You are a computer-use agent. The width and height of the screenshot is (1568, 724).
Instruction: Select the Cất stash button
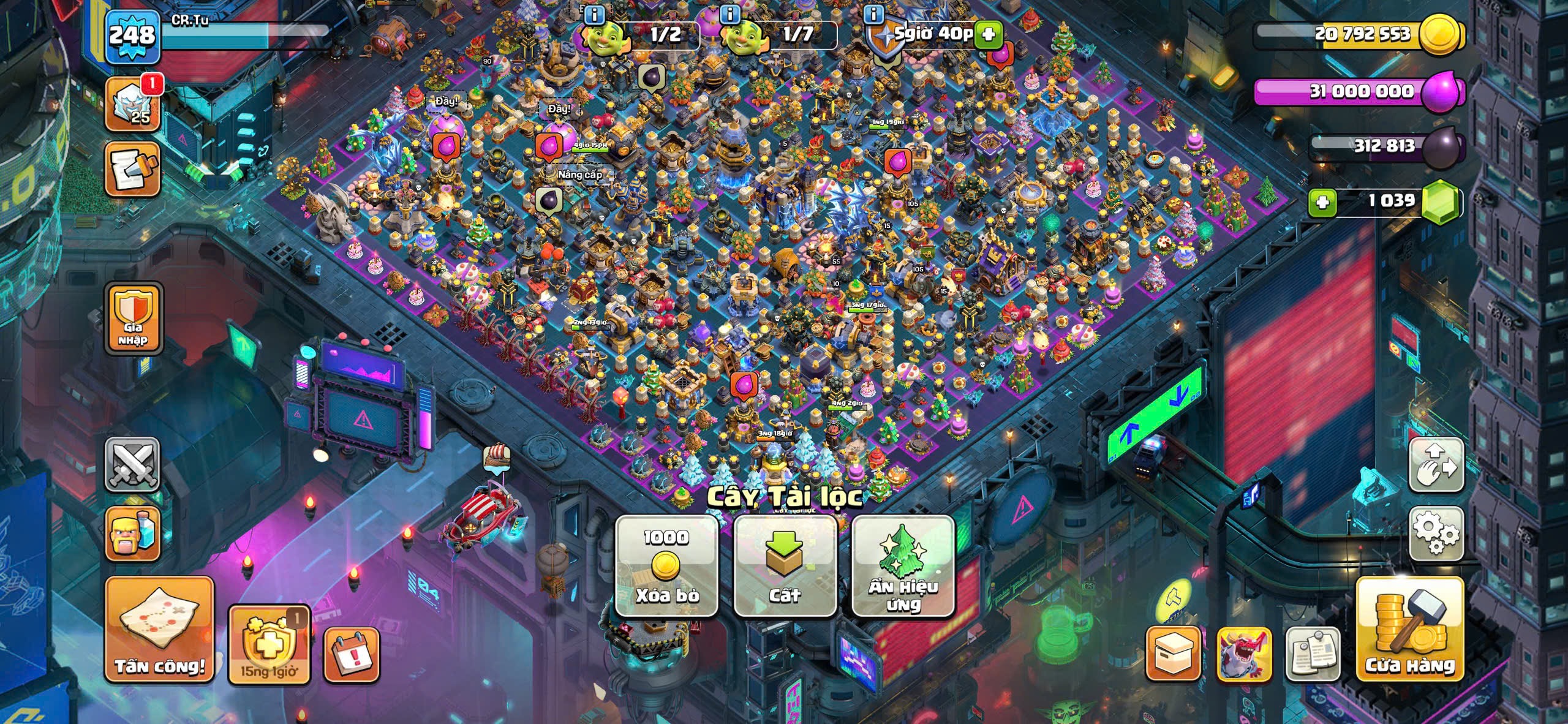(x=785, y=565)
